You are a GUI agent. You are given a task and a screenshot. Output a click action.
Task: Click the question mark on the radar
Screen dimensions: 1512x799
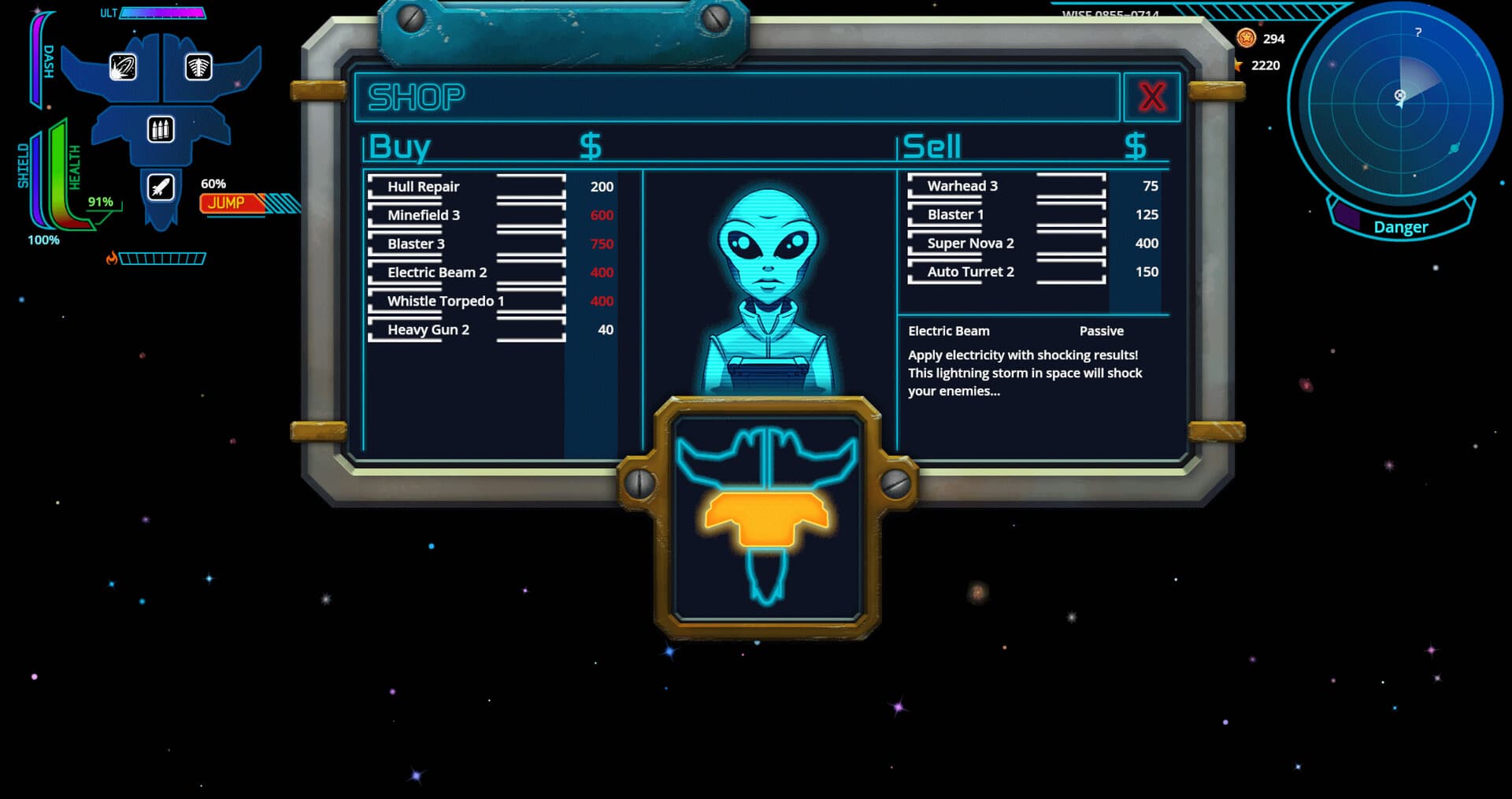(x=1417, y=33)
